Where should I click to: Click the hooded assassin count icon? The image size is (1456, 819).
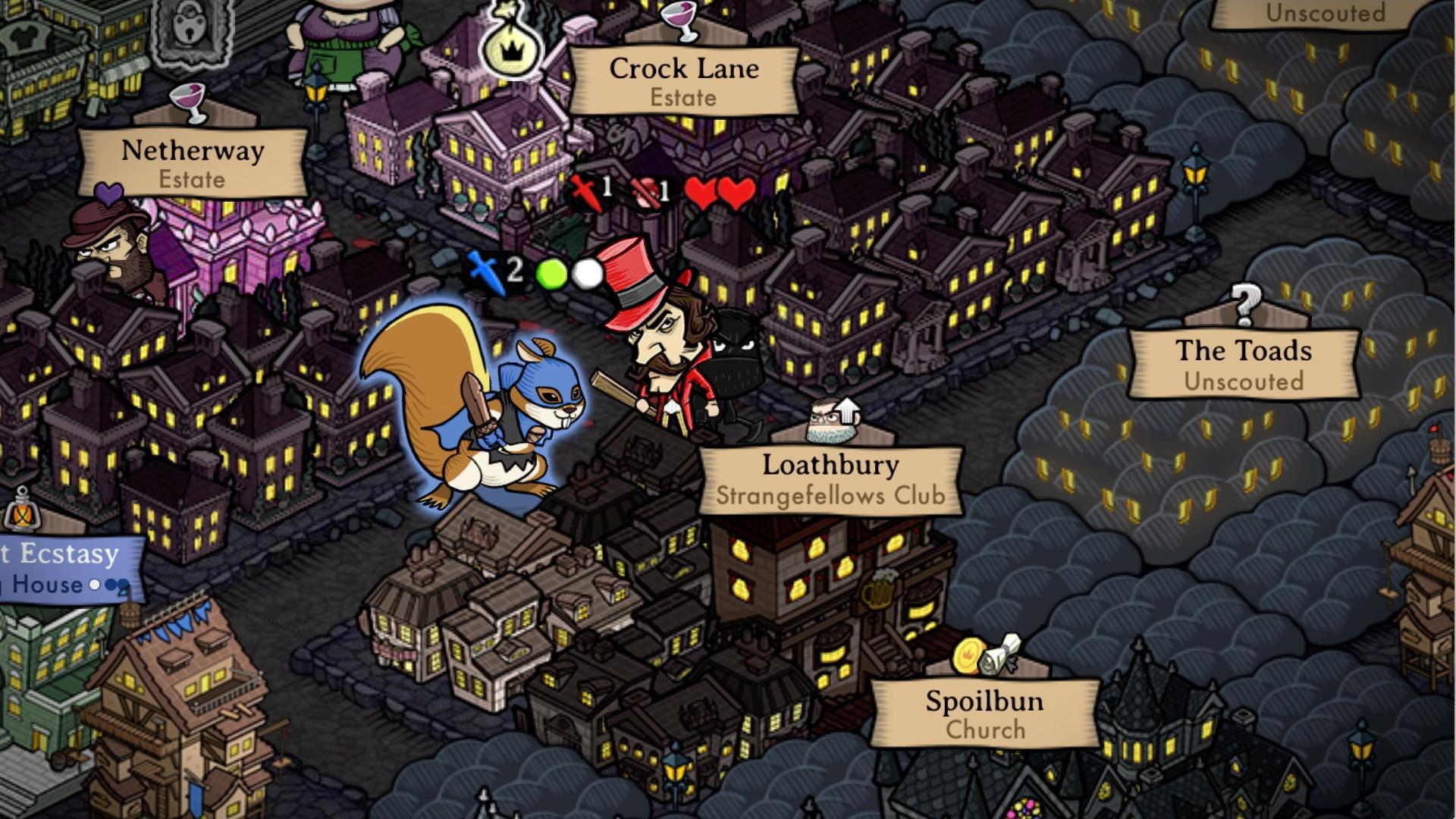click(x=644, y=191)
